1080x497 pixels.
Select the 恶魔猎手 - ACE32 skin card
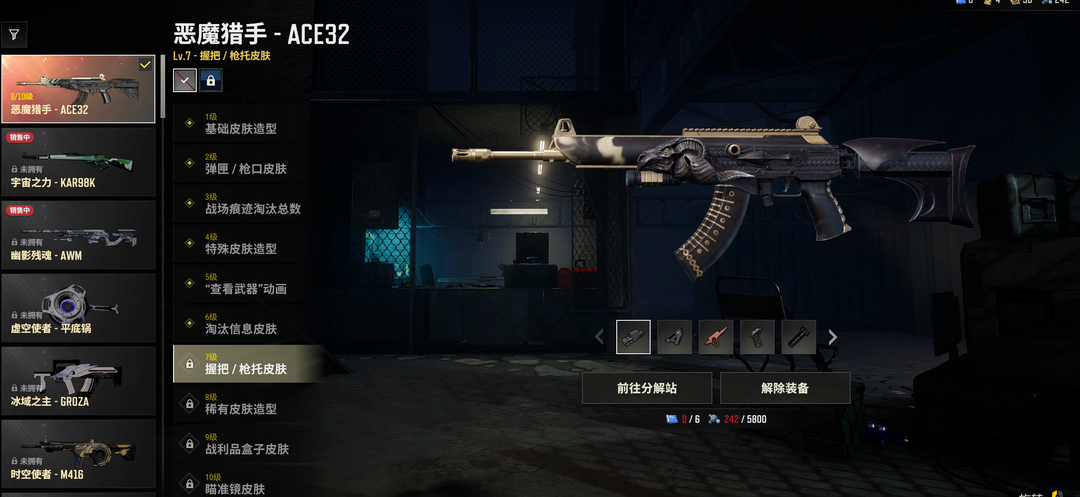point(78,89)
